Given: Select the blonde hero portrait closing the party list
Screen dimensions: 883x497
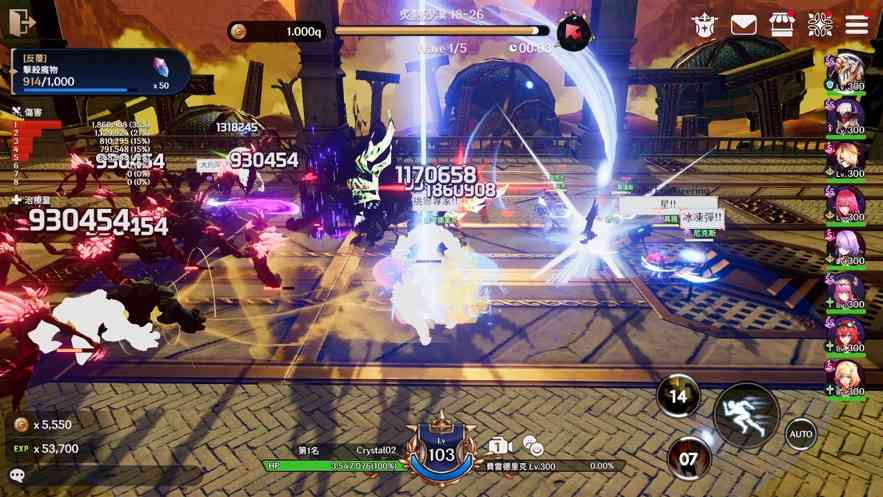Looking at the screenshot, I should (847, 378).
